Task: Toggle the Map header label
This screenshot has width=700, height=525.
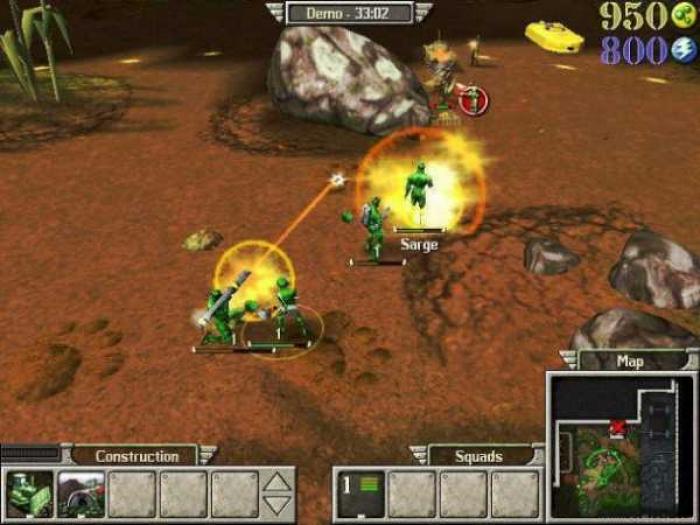Action: point(630,361)
